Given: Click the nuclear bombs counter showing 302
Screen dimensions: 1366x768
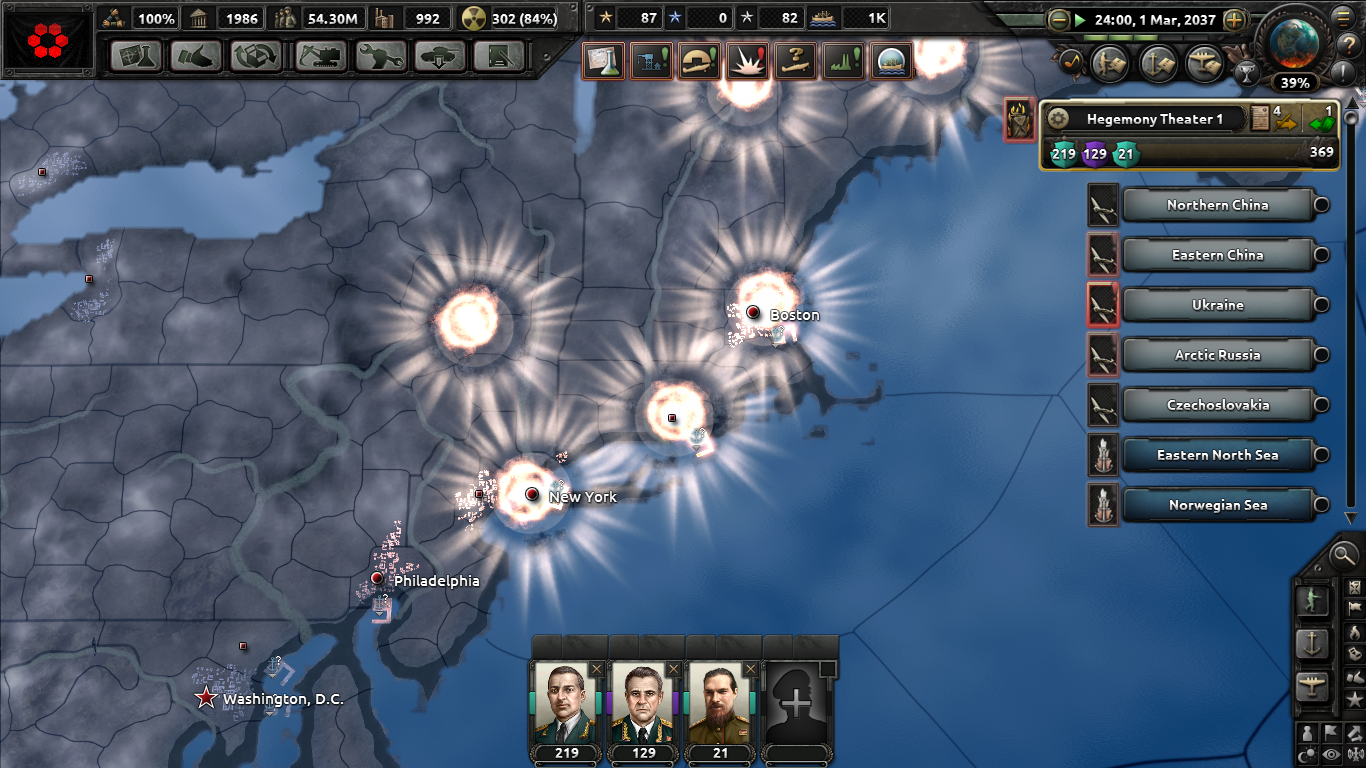Looking at the screenshot, I should pyautogui.click(x=502, y=17).
